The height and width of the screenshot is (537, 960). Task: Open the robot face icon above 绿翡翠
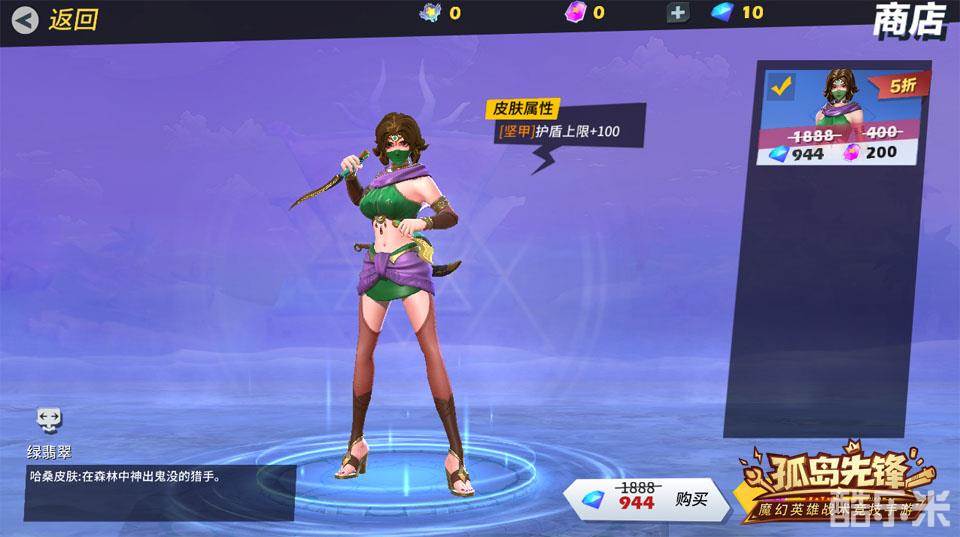pos(49,420)
